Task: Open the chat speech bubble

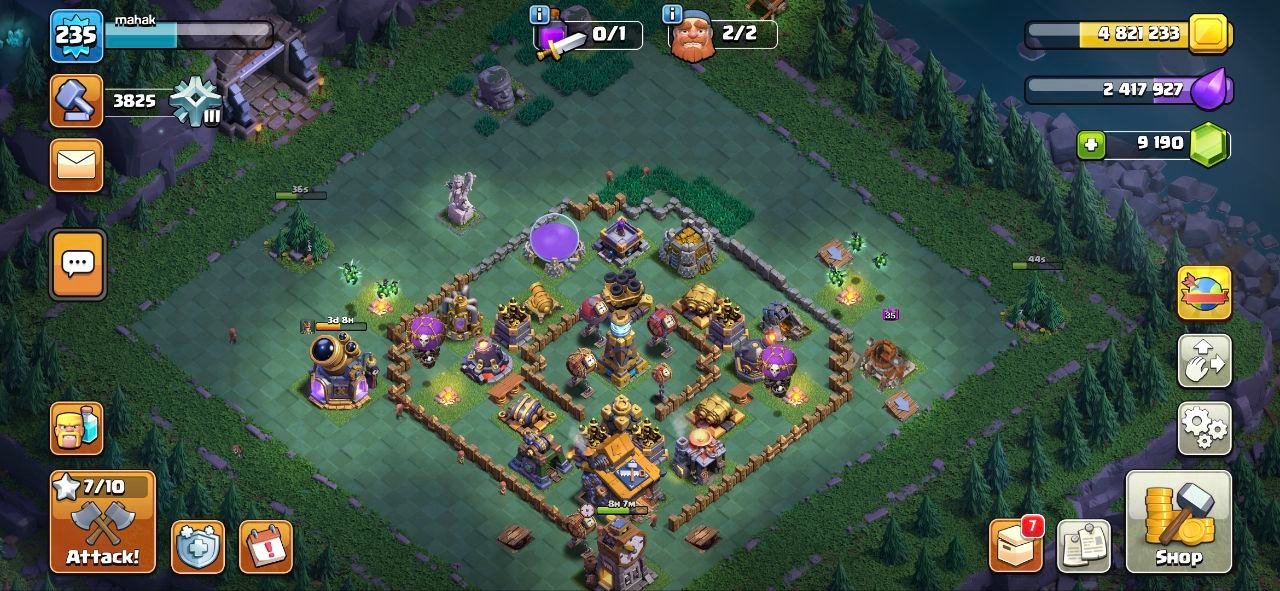Action: pos(77,264)
